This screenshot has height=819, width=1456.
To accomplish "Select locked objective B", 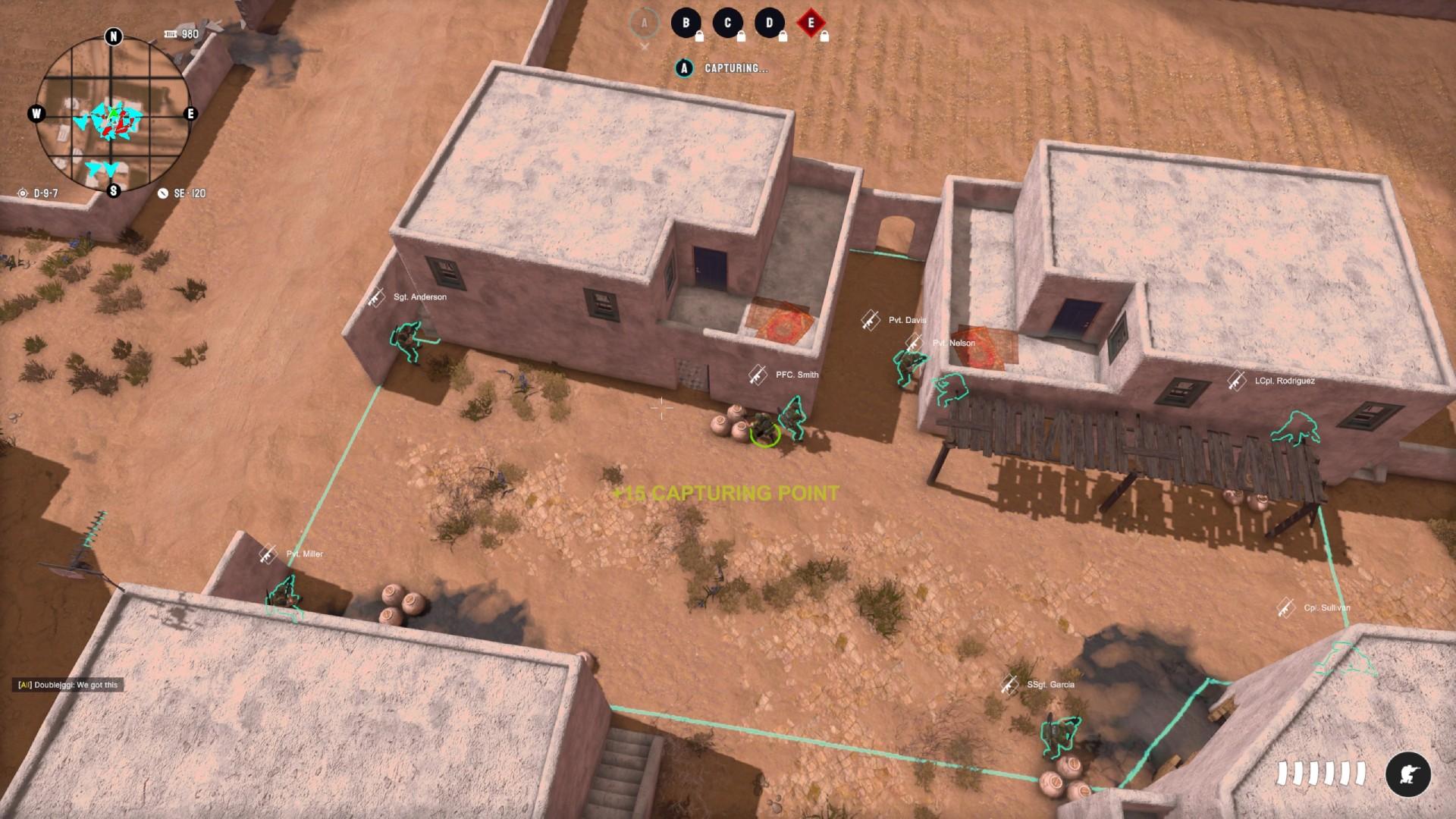I will click(x=686, y=23).
